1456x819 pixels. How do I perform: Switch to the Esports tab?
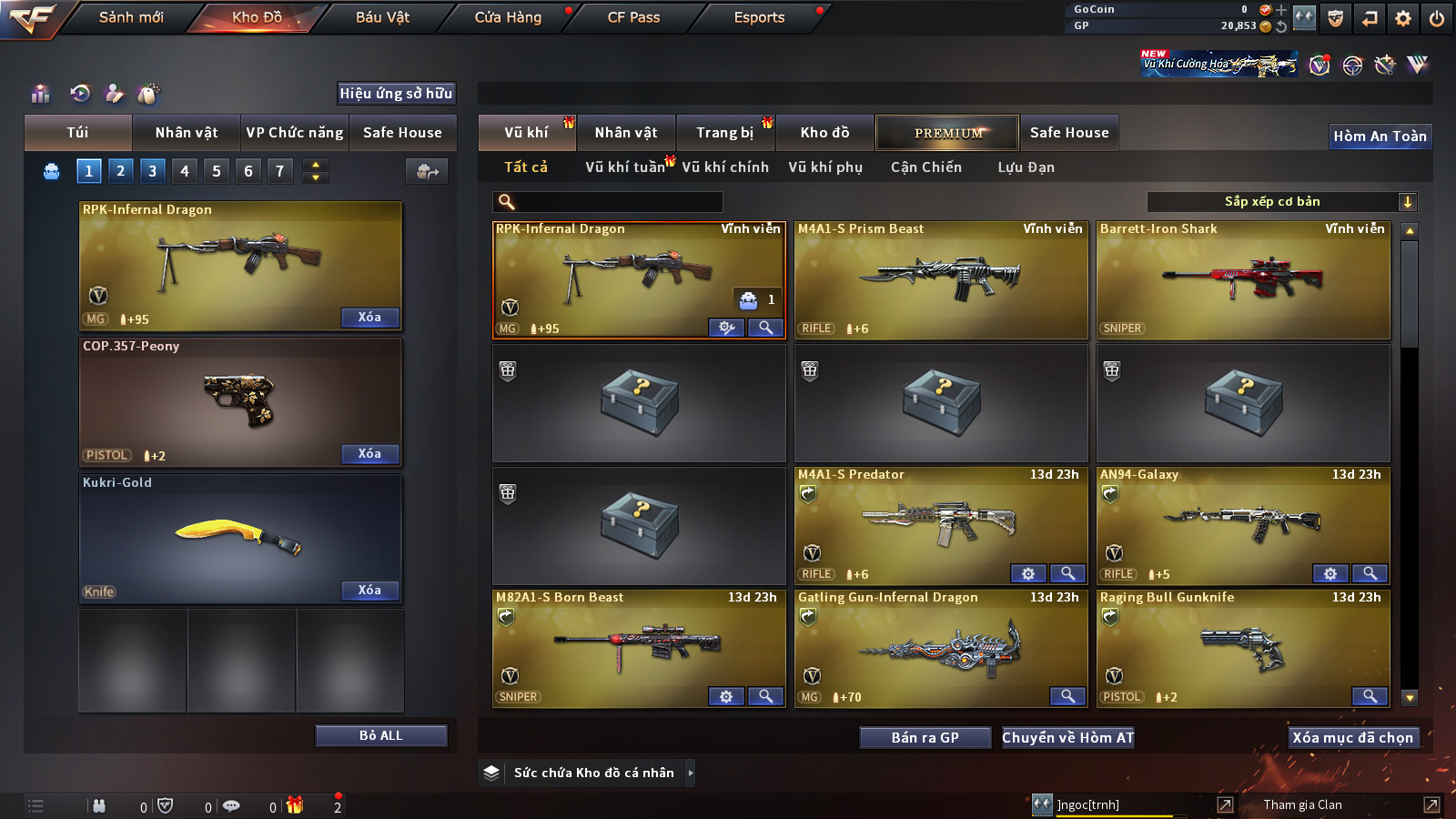pos(759,17)
